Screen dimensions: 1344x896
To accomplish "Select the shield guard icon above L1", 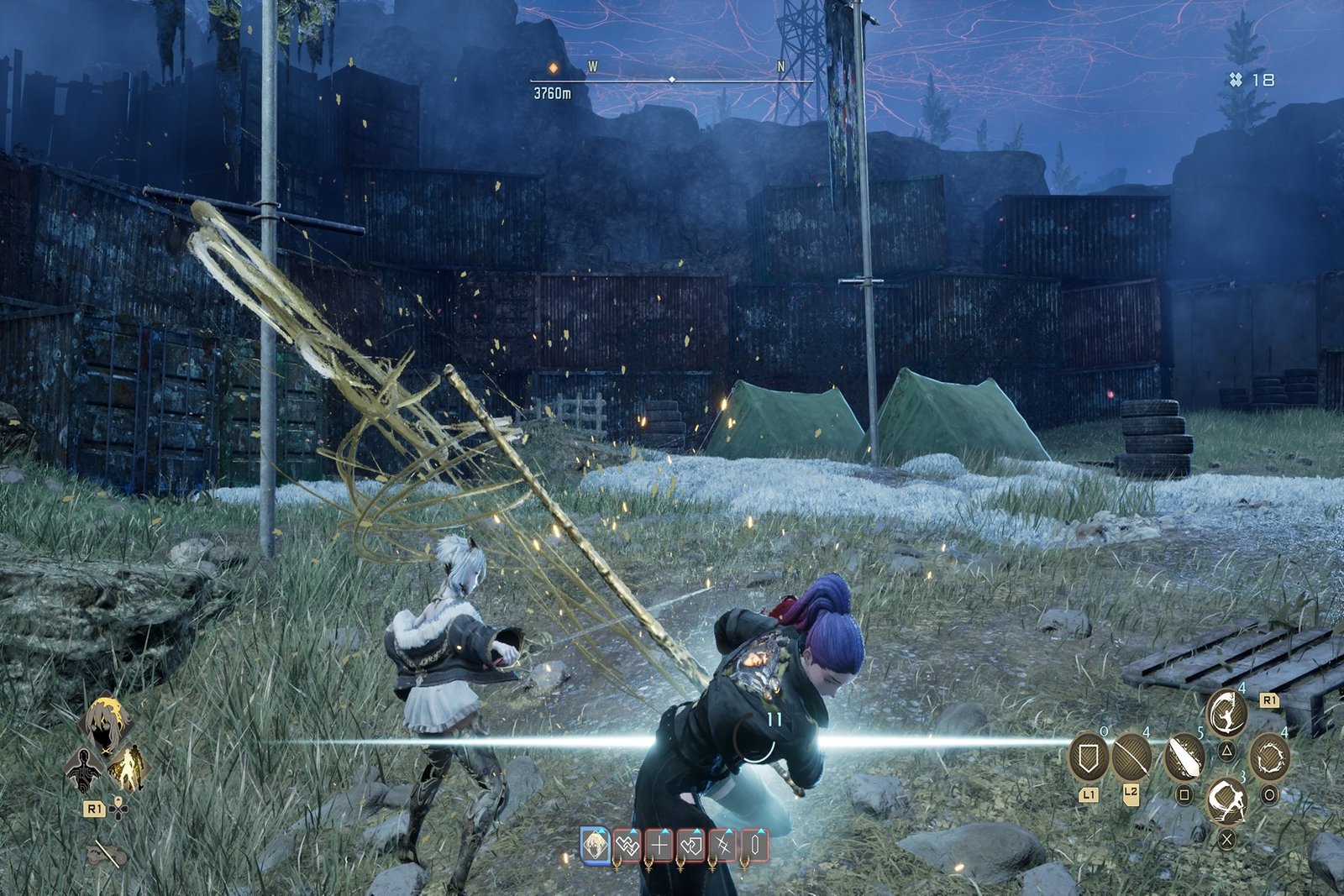I will [x=1087, y=756].
